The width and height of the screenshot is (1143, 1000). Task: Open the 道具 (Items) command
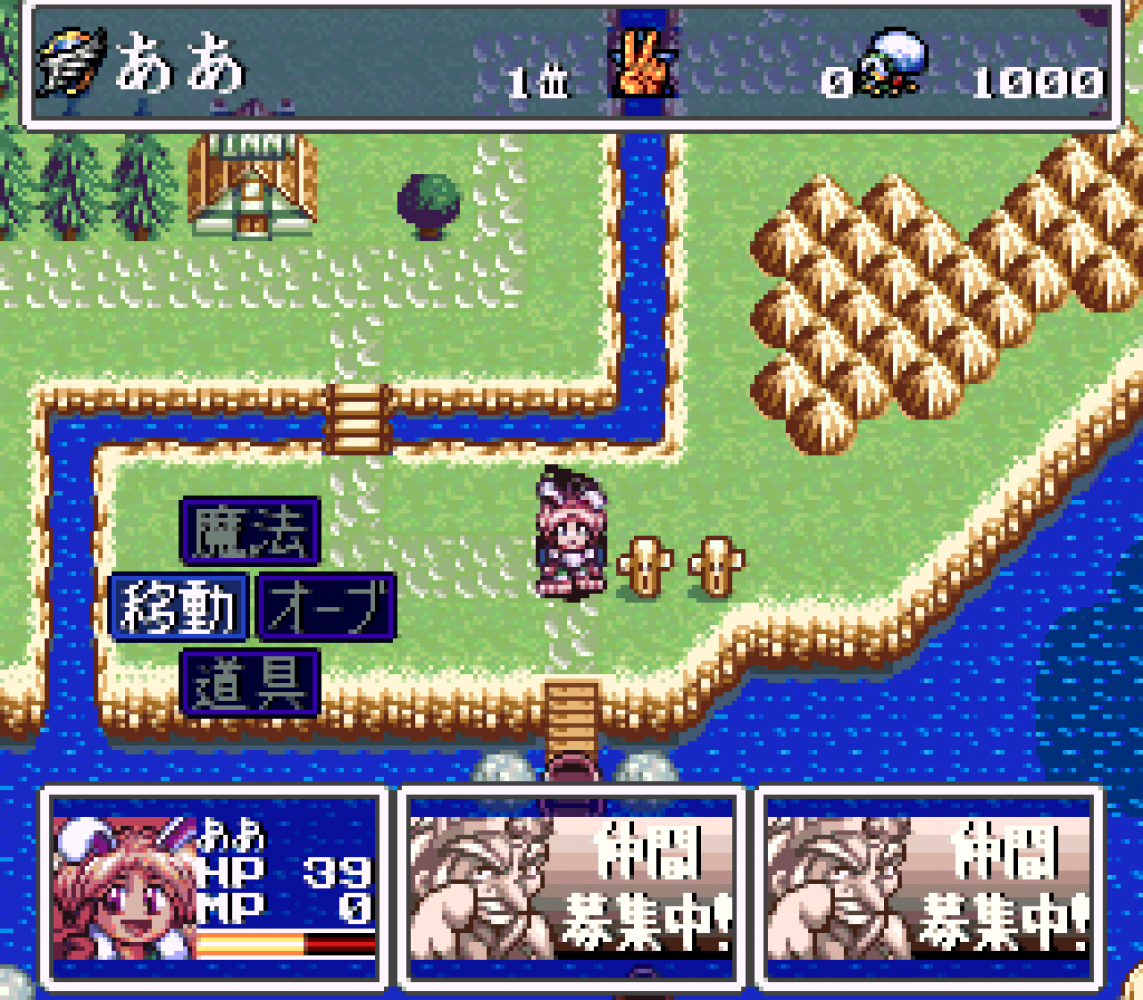pyautogui.click(x=250, y=683)
